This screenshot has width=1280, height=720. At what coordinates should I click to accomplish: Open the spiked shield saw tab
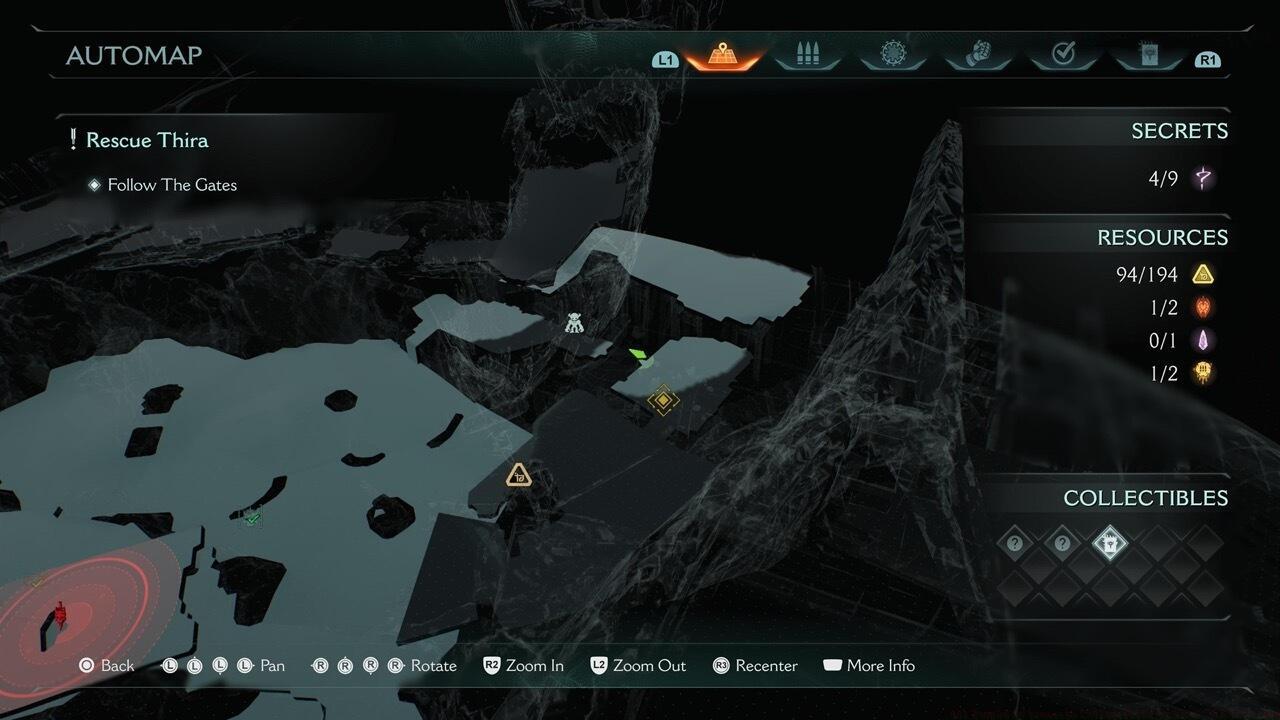pyautogui.click(x=892, y=56)
